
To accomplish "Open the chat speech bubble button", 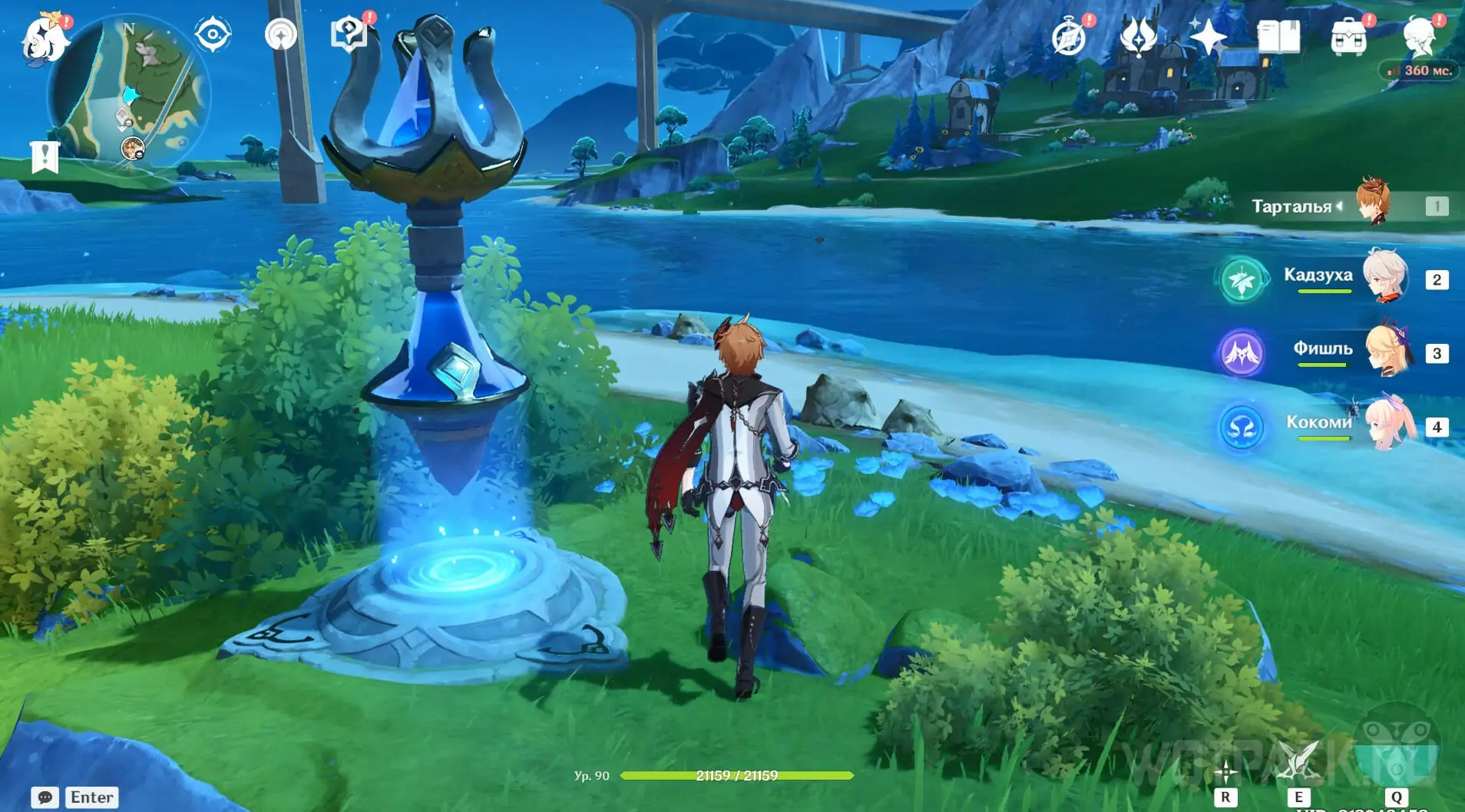I will tap(45, 797).
